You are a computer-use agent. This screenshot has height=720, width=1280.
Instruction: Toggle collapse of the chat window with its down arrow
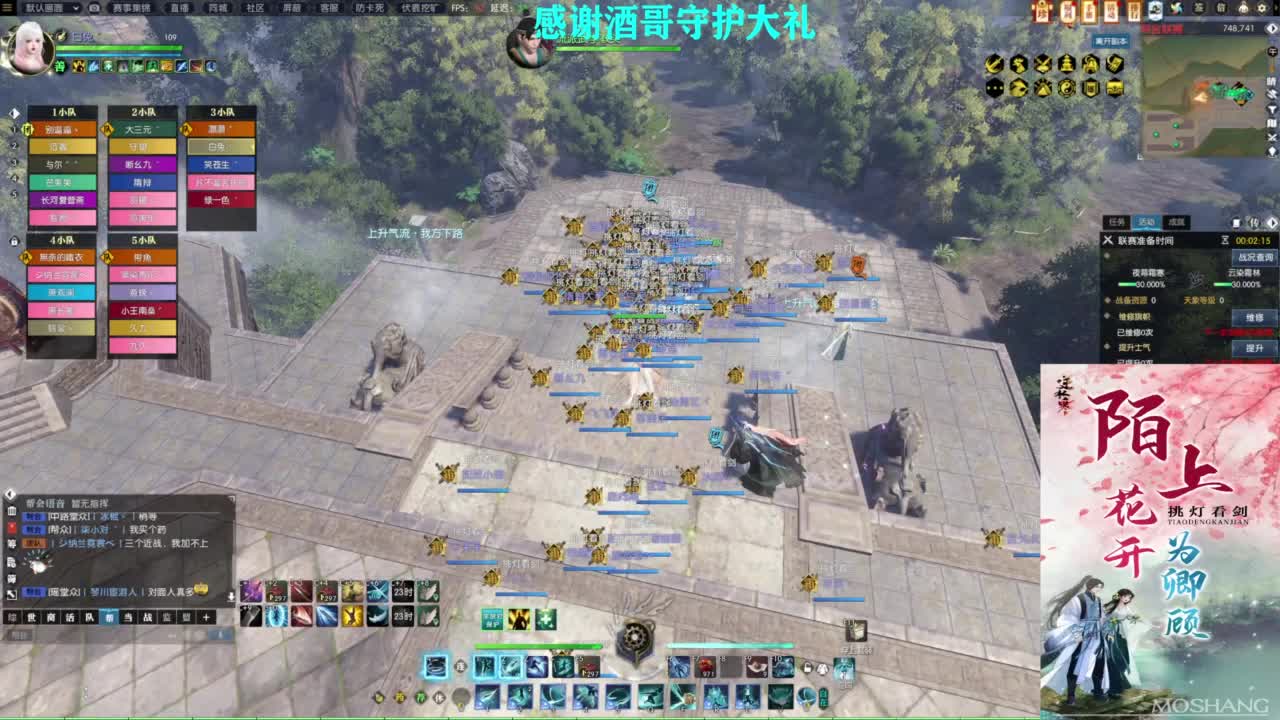[232, 596]
